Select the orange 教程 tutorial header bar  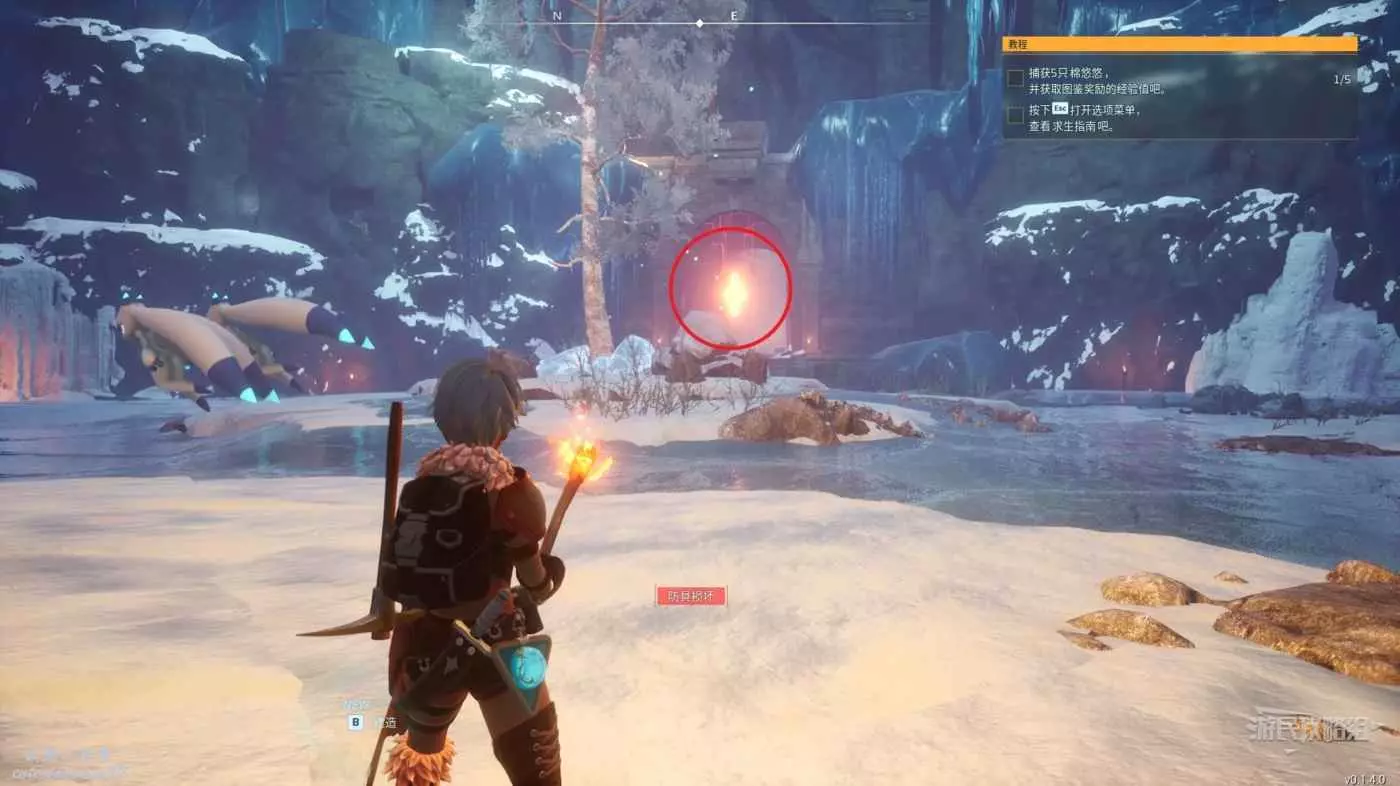[1180, 44]
